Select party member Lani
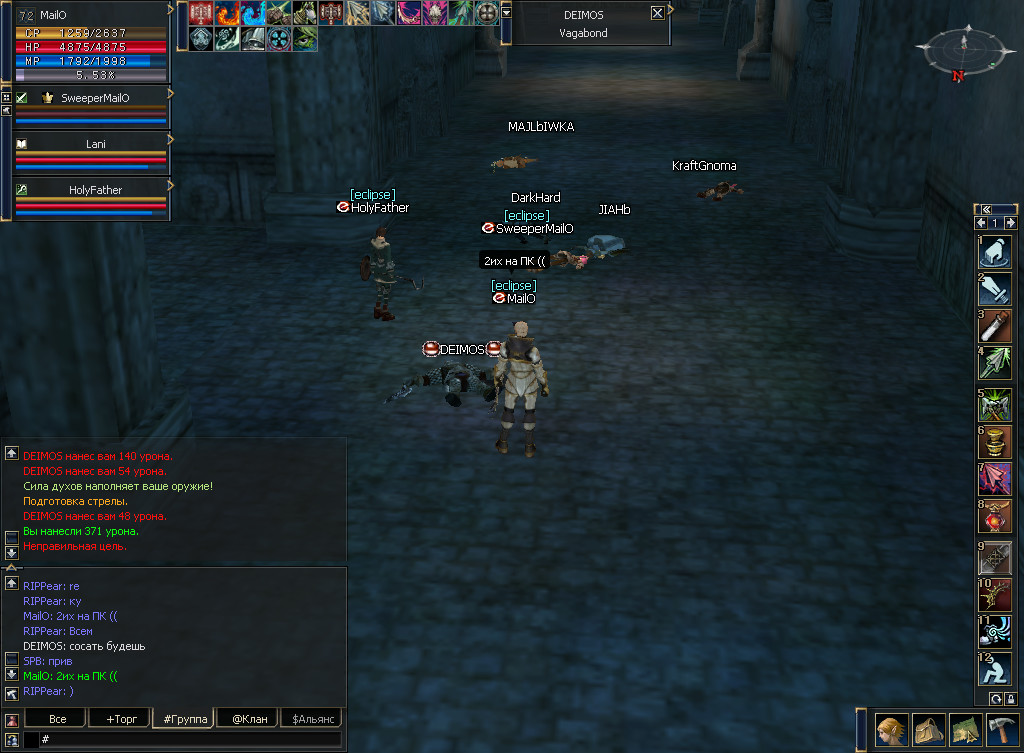 click(95, 144)
